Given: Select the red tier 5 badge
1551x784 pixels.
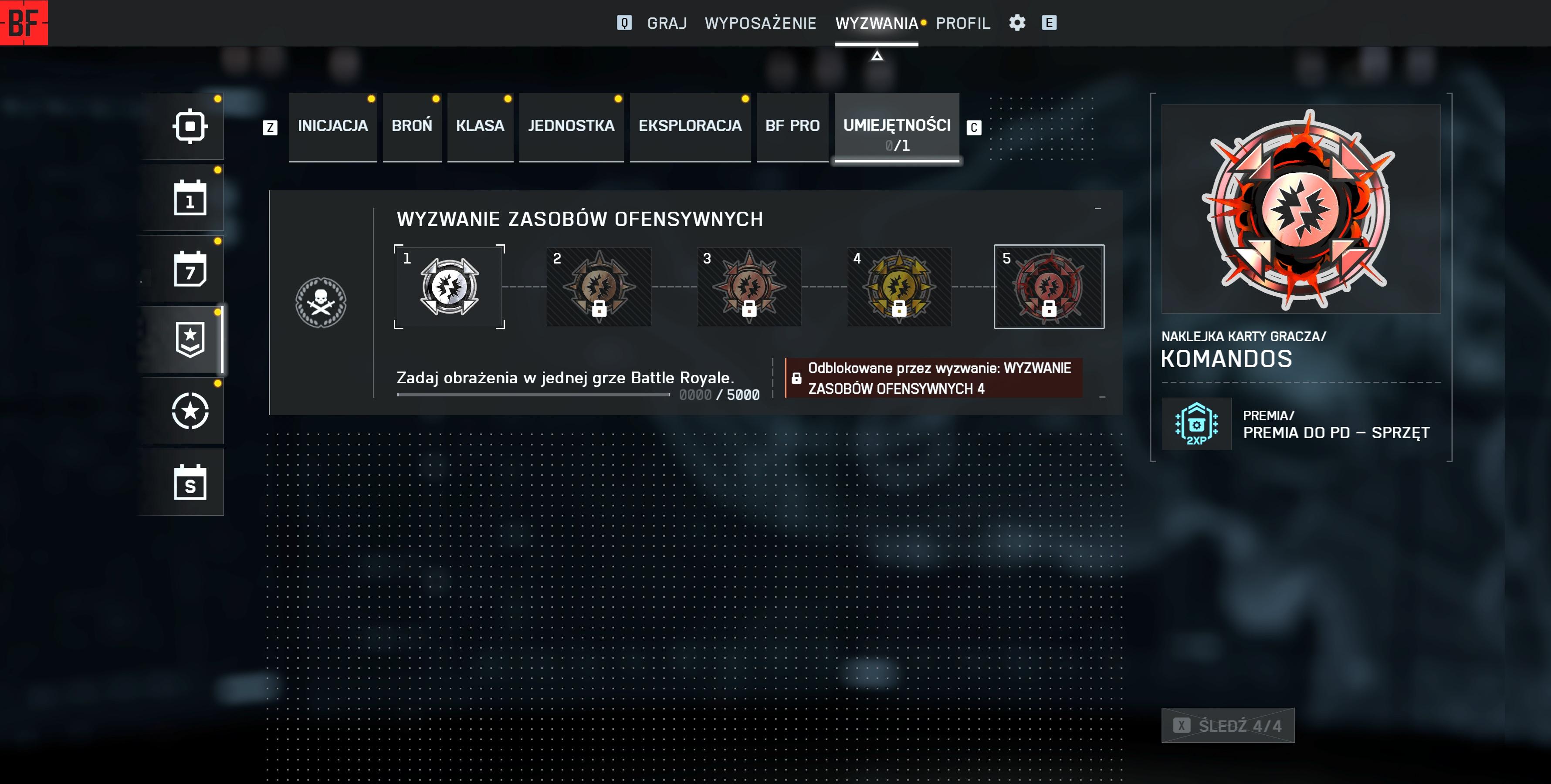Looking at the screenshot, I should 1049,287.
